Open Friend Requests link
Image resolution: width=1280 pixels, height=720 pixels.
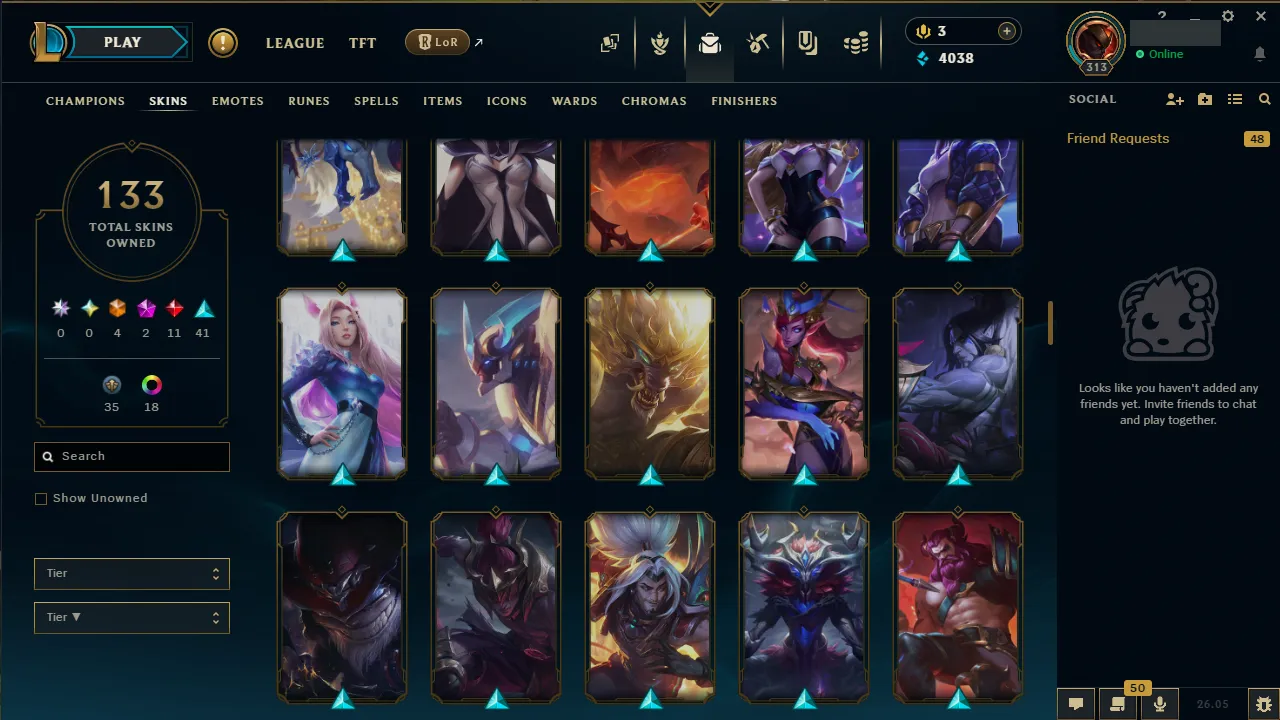[x=1117, y=138]
